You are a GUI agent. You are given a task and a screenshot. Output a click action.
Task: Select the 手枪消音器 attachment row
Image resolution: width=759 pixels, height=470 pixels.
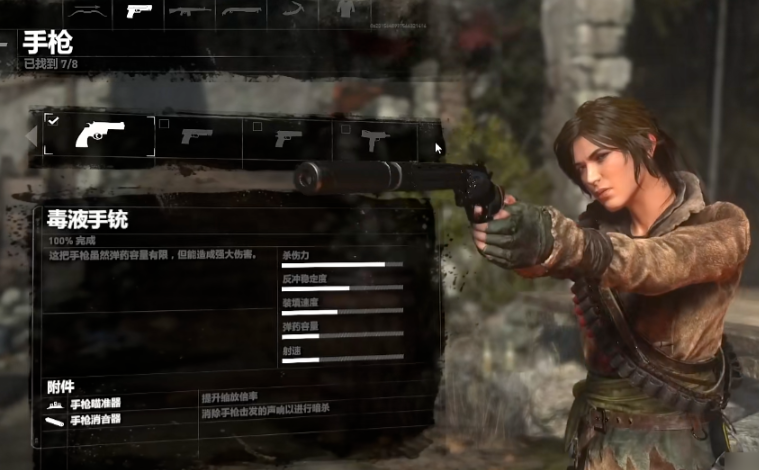[95, 420]
